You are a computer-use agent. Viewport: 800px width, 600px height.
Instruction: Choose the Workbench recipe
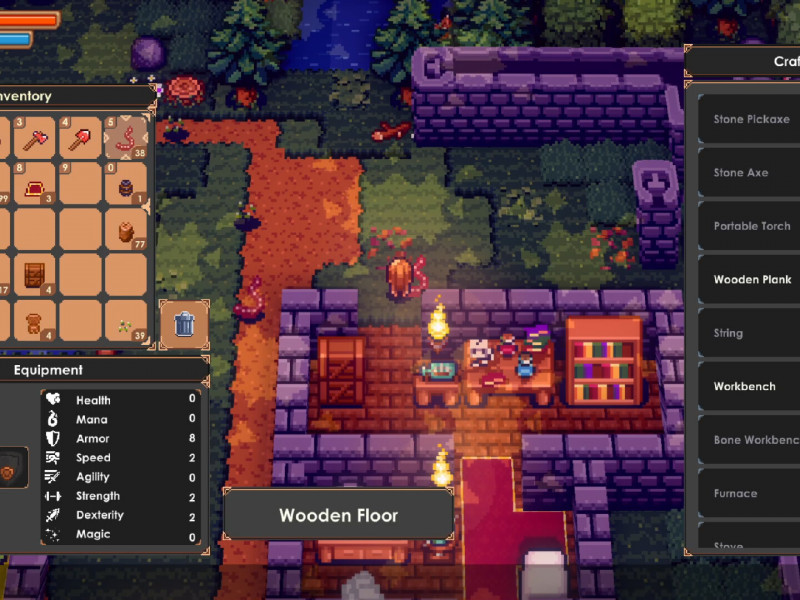tap(751, 386)
